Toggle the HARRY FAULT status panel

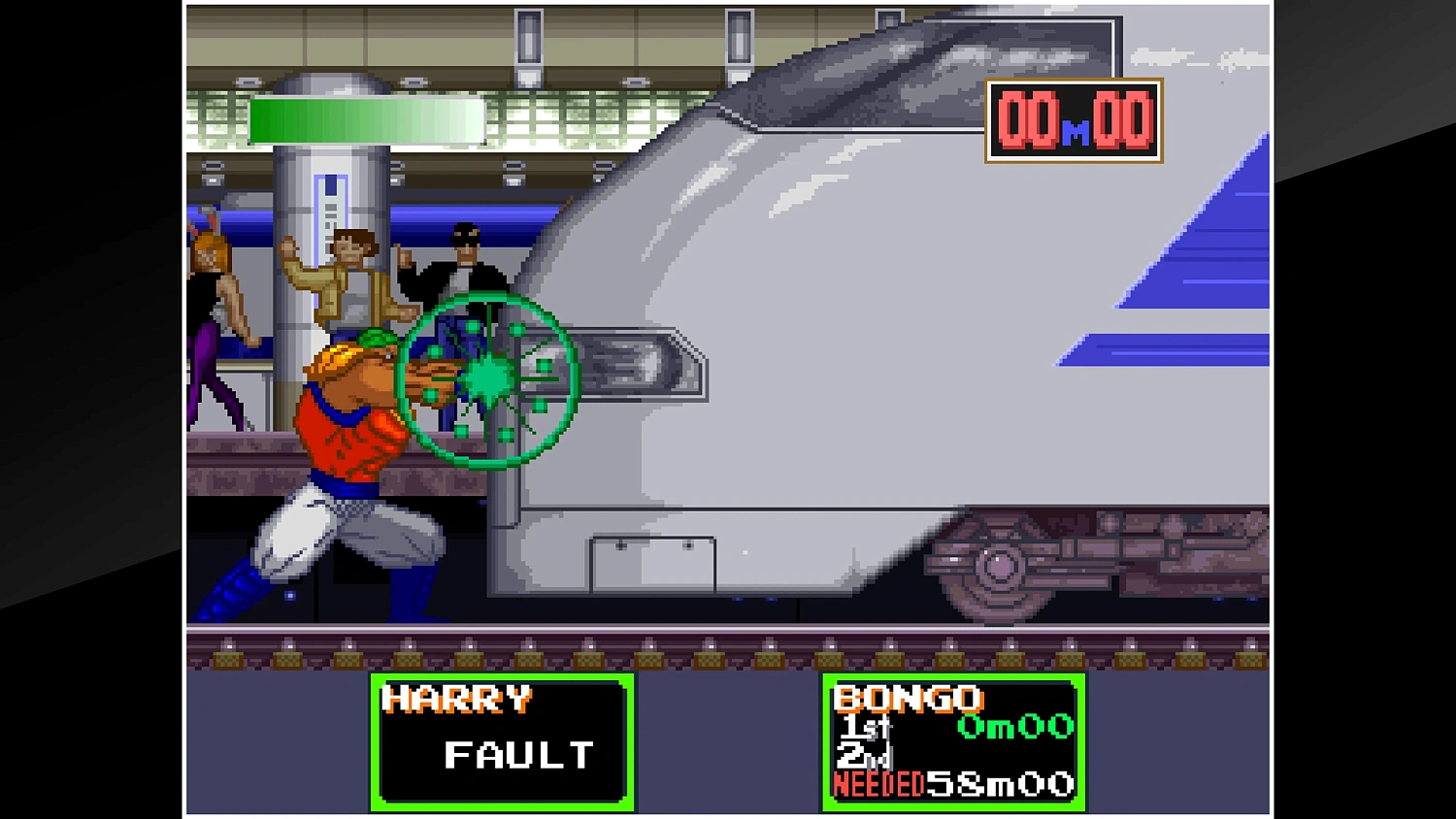pos(502,742)
